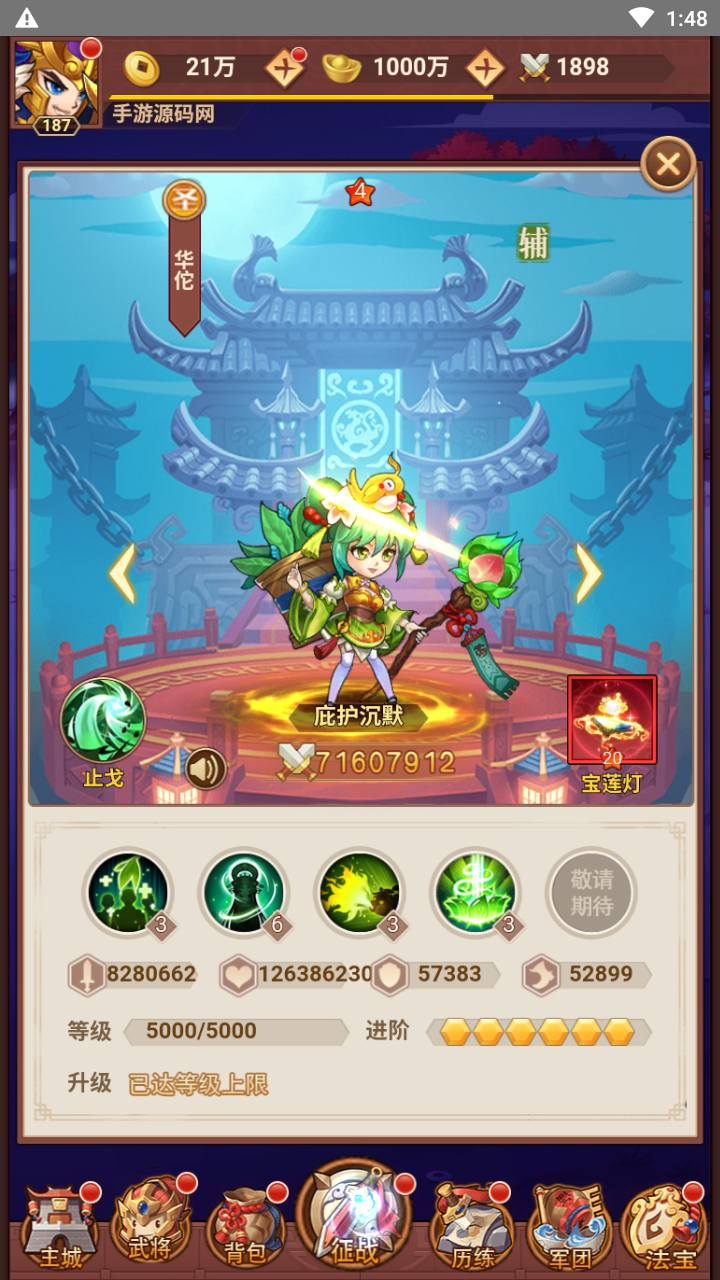The image size is (720, 1280).
Task: Go to 主城 main city
Action: click(x=59, y=1227)
